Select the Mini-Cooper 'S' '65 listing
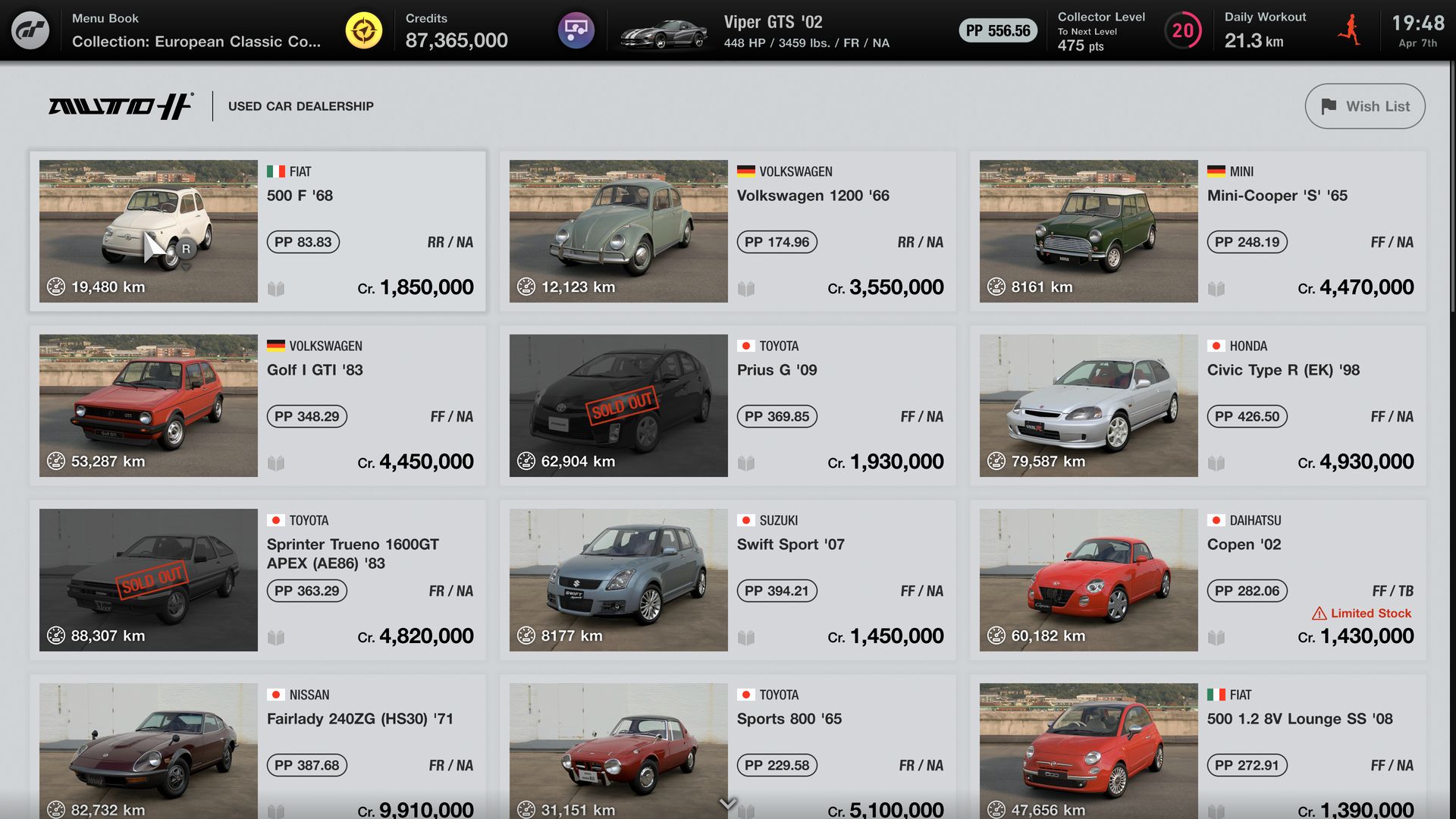 point(1198,231)
